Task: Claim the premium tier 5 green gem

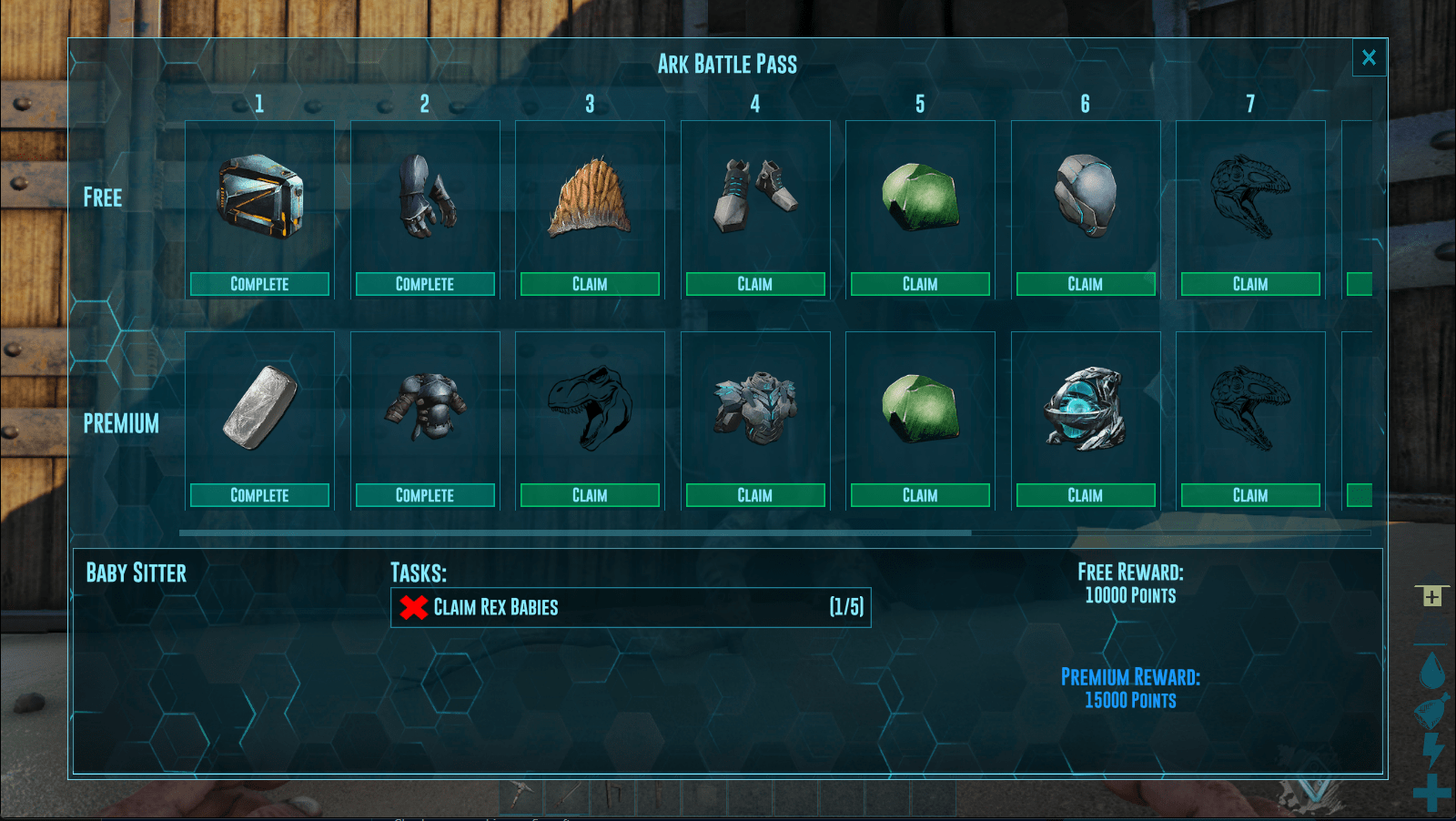Action: click(920, 495)
